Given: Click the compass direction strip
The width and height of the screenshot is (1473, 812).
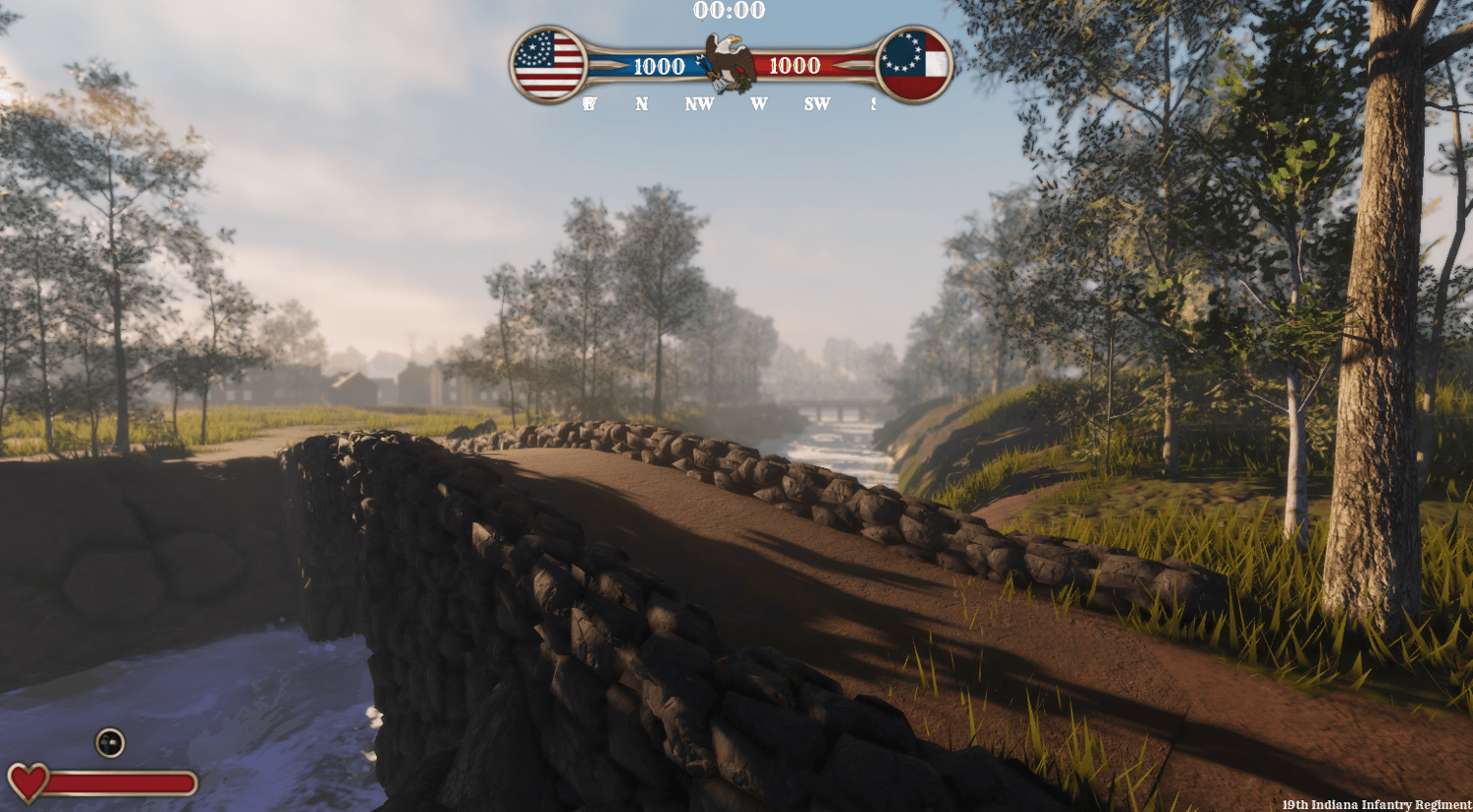Looking at the screenshot, I should (730, 103).
